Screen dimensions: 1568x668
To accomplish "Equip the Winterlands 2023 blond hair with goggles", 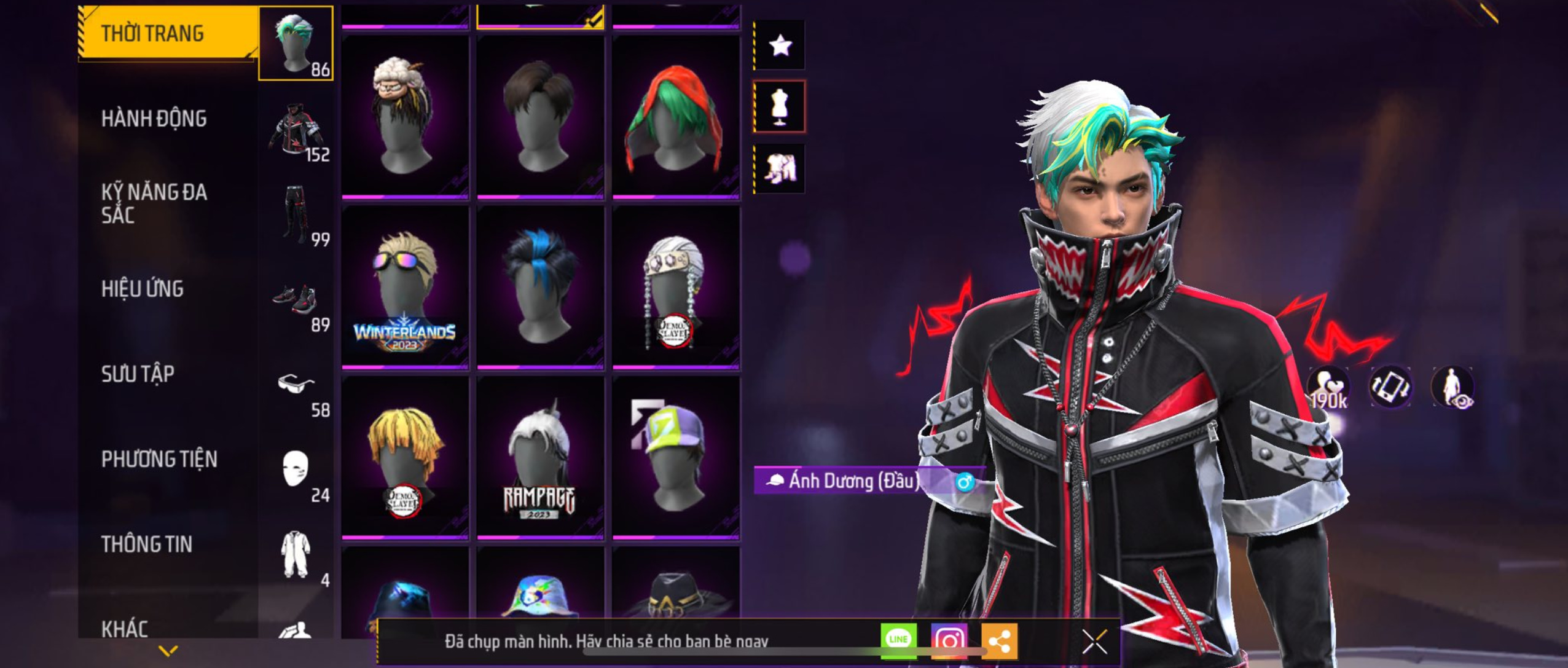I will 405,288.
